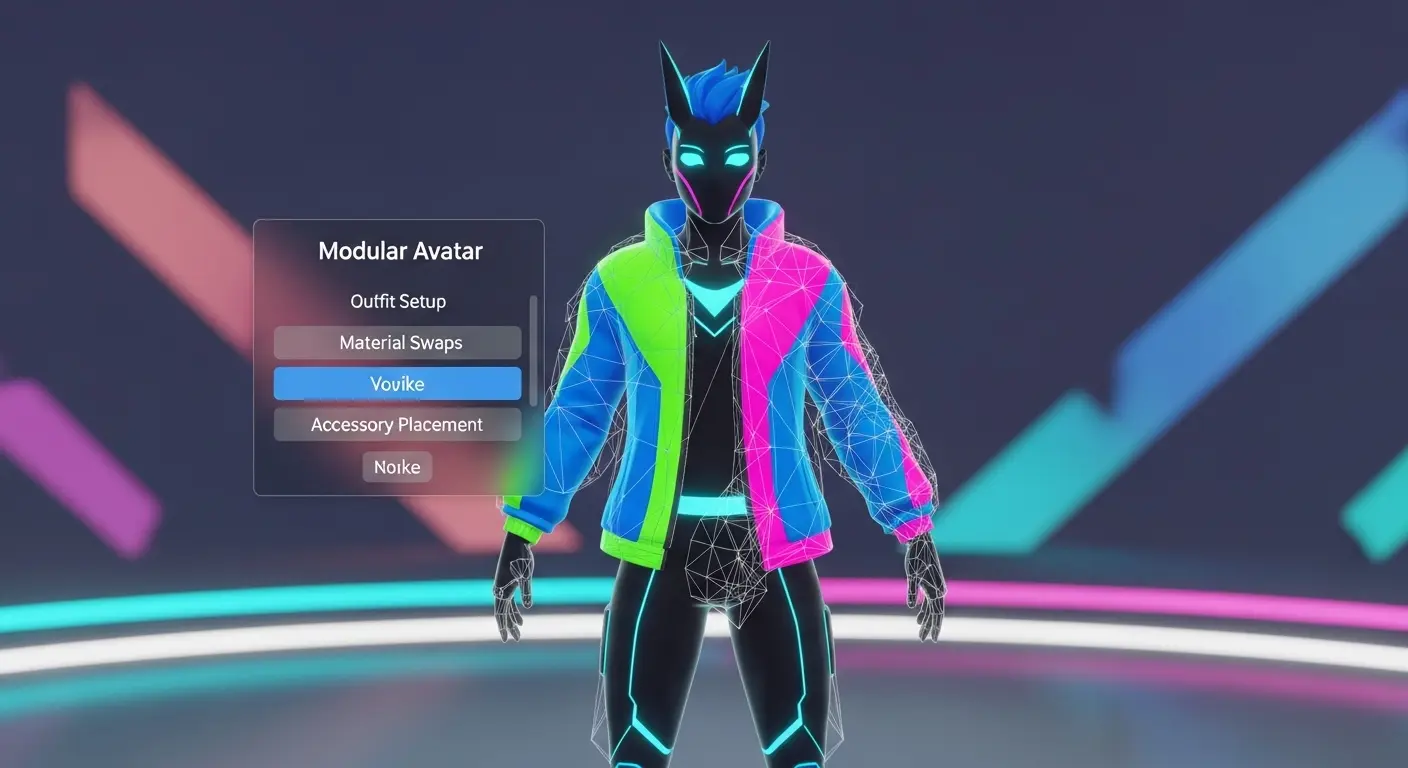
Task: Open Accessory Placement settings
Action: 397,424
